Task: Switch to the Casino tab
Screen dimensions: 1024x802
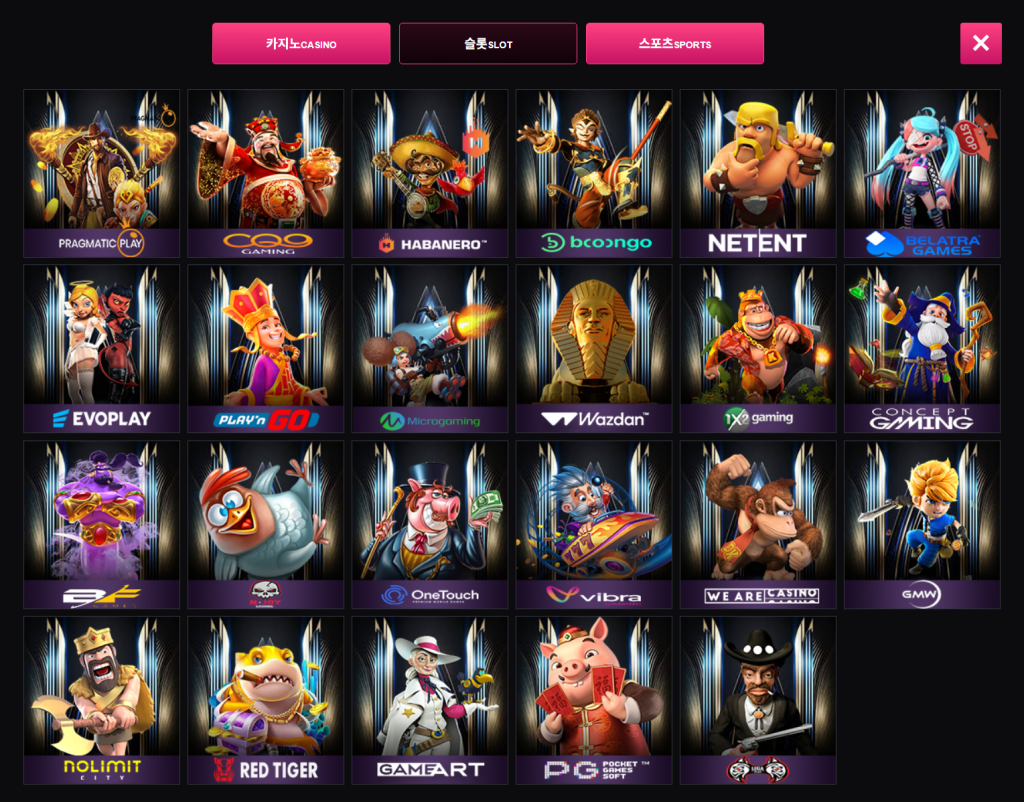Action: tap(301, 44)
